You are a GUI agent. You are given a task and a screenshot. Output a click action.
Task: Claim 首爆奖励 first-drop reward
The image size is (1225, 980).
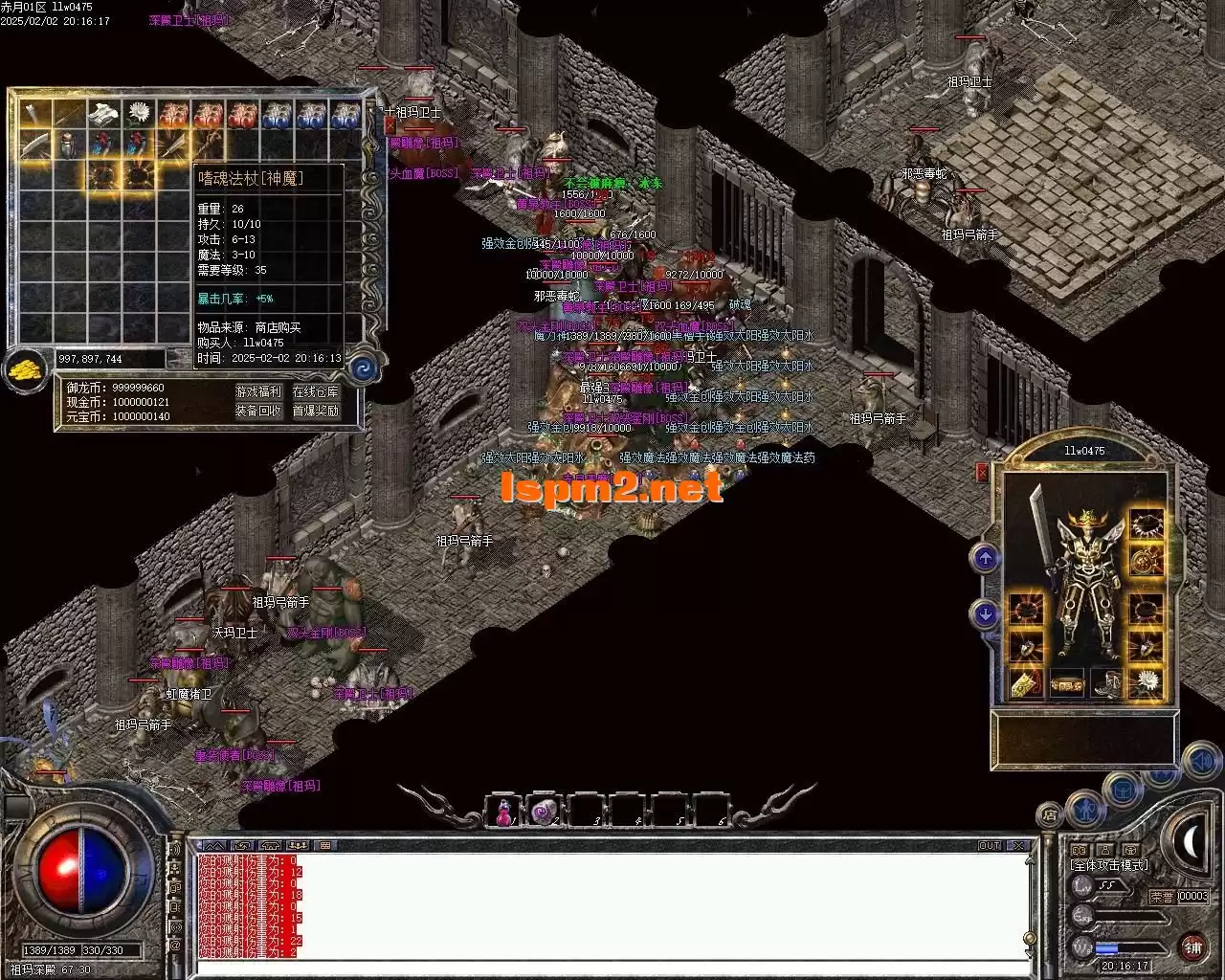(x=316, y=411)
